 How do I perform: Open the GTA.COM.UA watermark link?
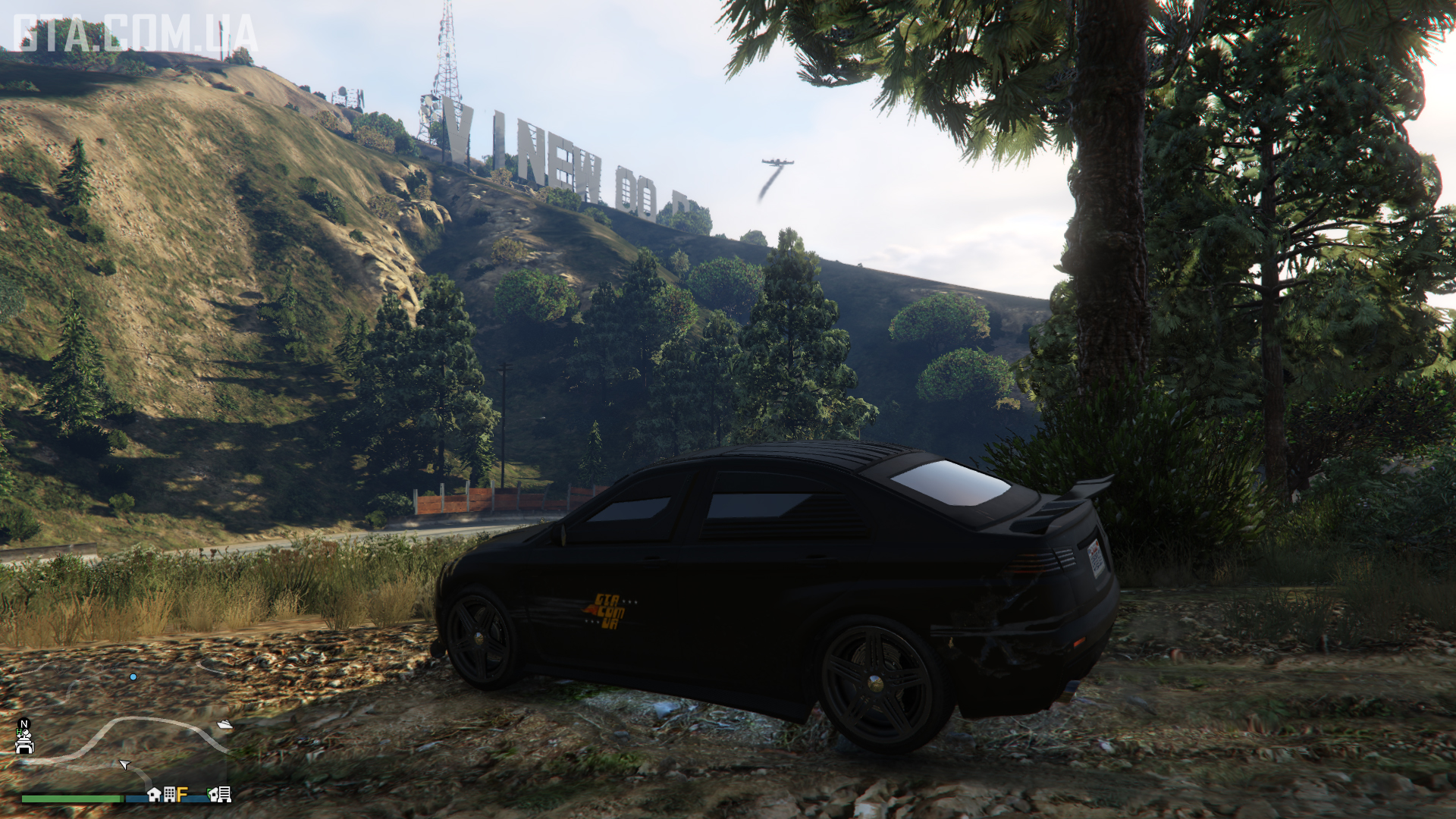click(135, 35)
